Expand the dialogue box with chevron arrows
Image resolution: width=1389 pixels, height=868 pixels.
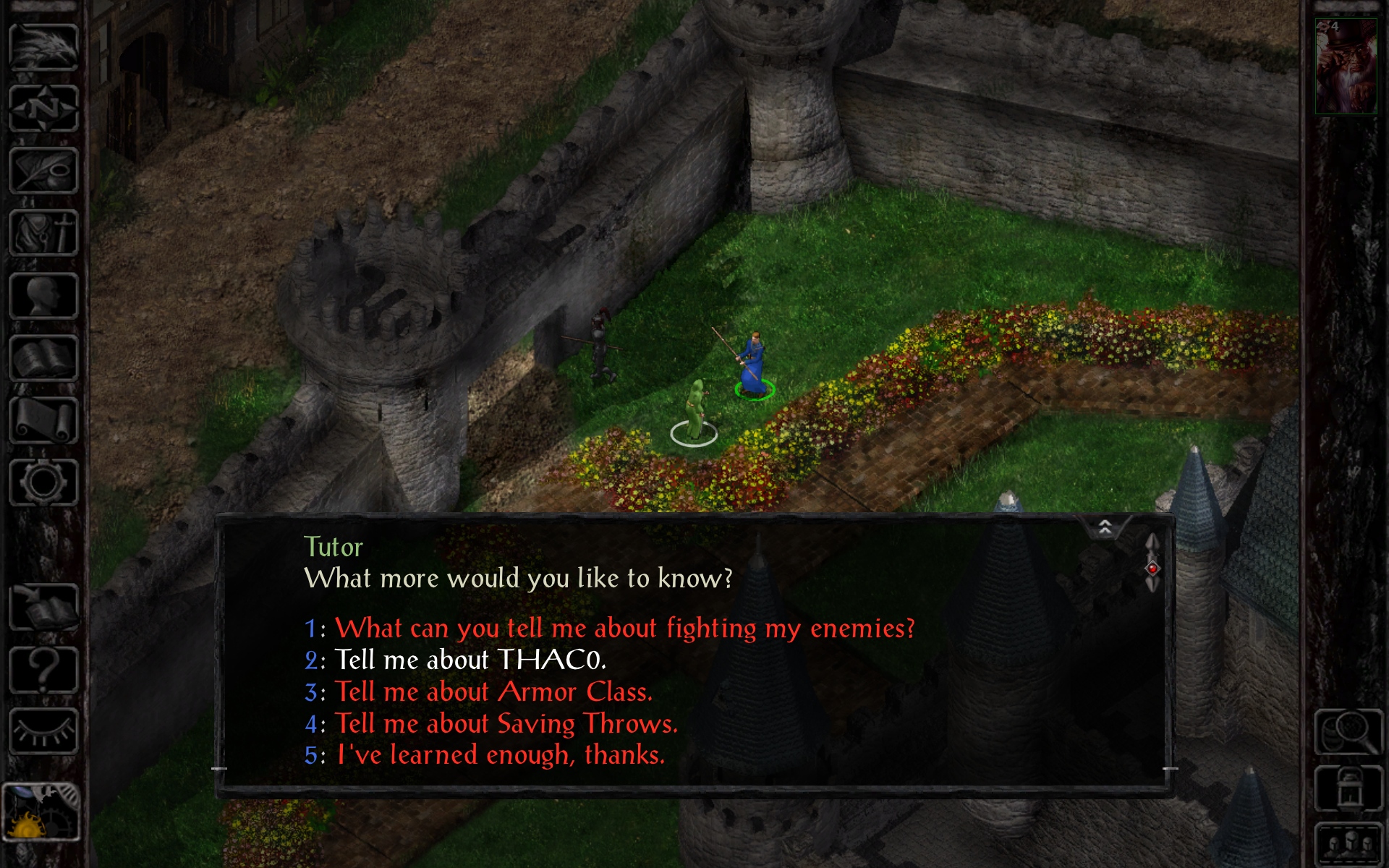click(x=1105, y=527)
